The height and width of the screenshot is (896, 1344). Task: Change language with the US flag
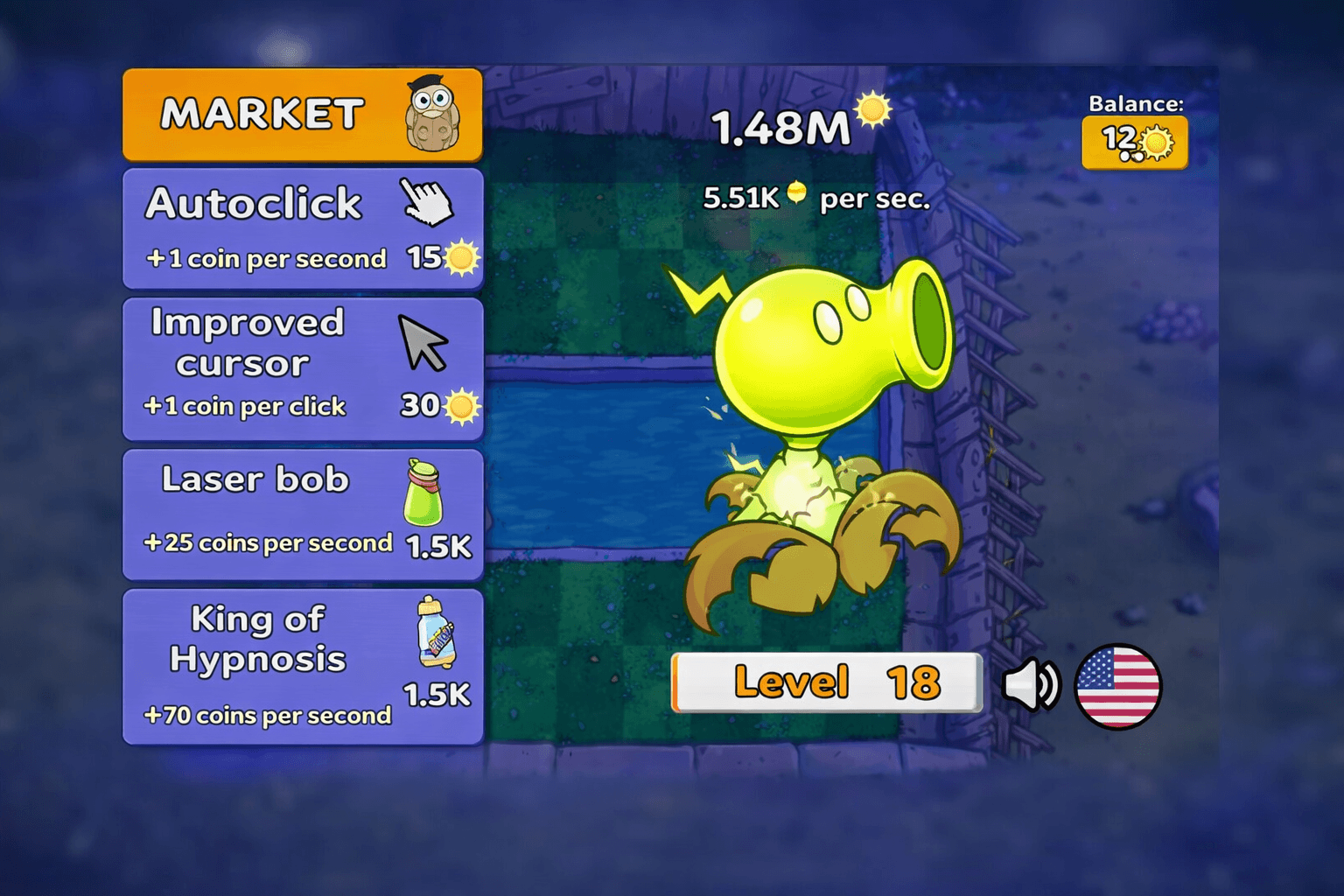point(1117,686)
